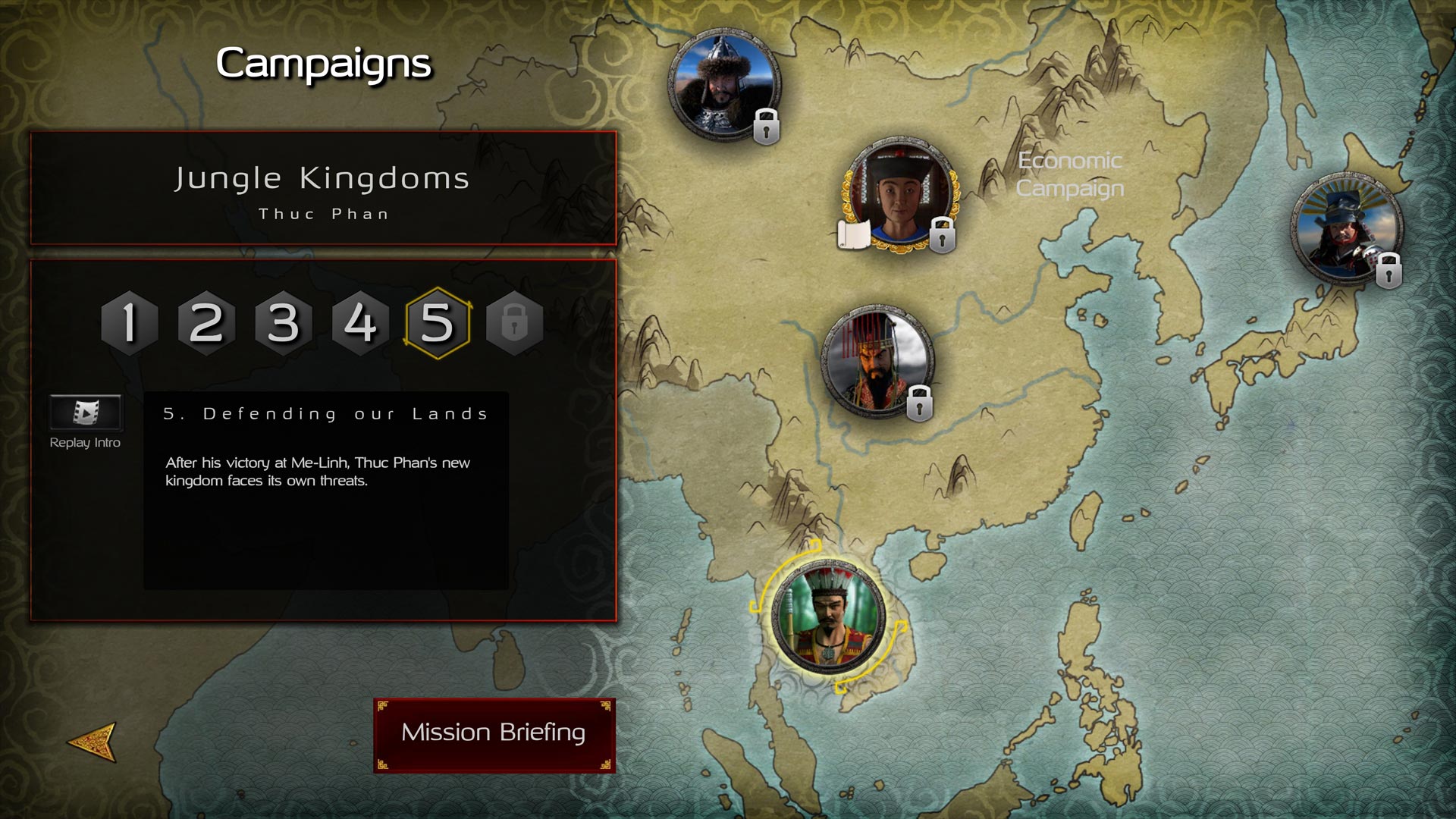Select the locked red-masked emperor campaign portrait
Viewport: 1456px width, 819px height.
coord(878,360)
